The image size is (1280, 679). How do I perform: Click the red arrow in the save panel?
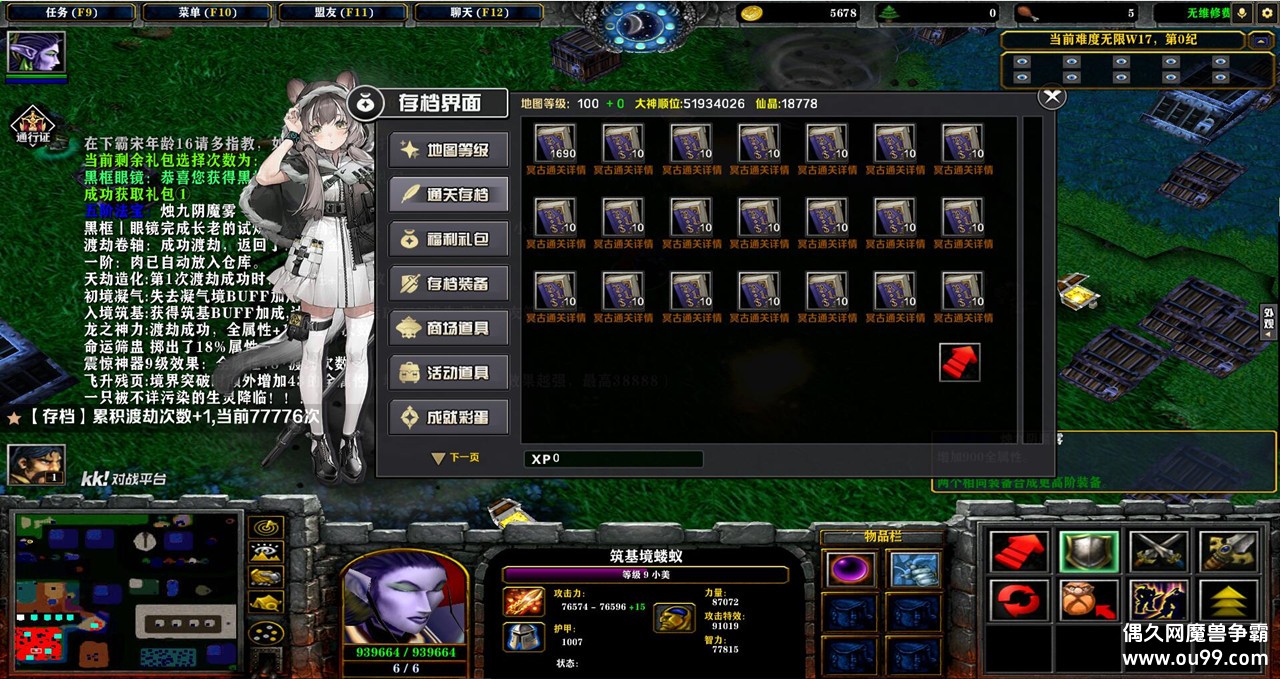tap(959, 362)
